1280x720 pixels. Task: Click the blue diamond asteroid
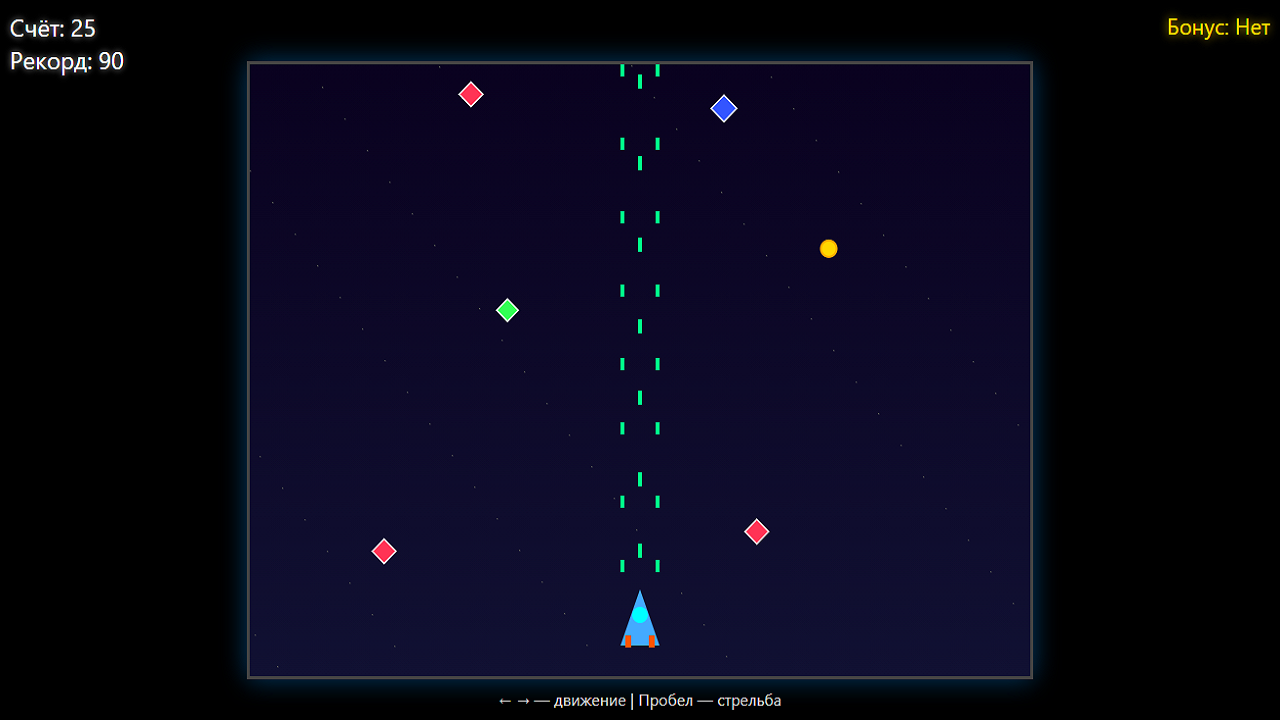(x=724, y=108)
